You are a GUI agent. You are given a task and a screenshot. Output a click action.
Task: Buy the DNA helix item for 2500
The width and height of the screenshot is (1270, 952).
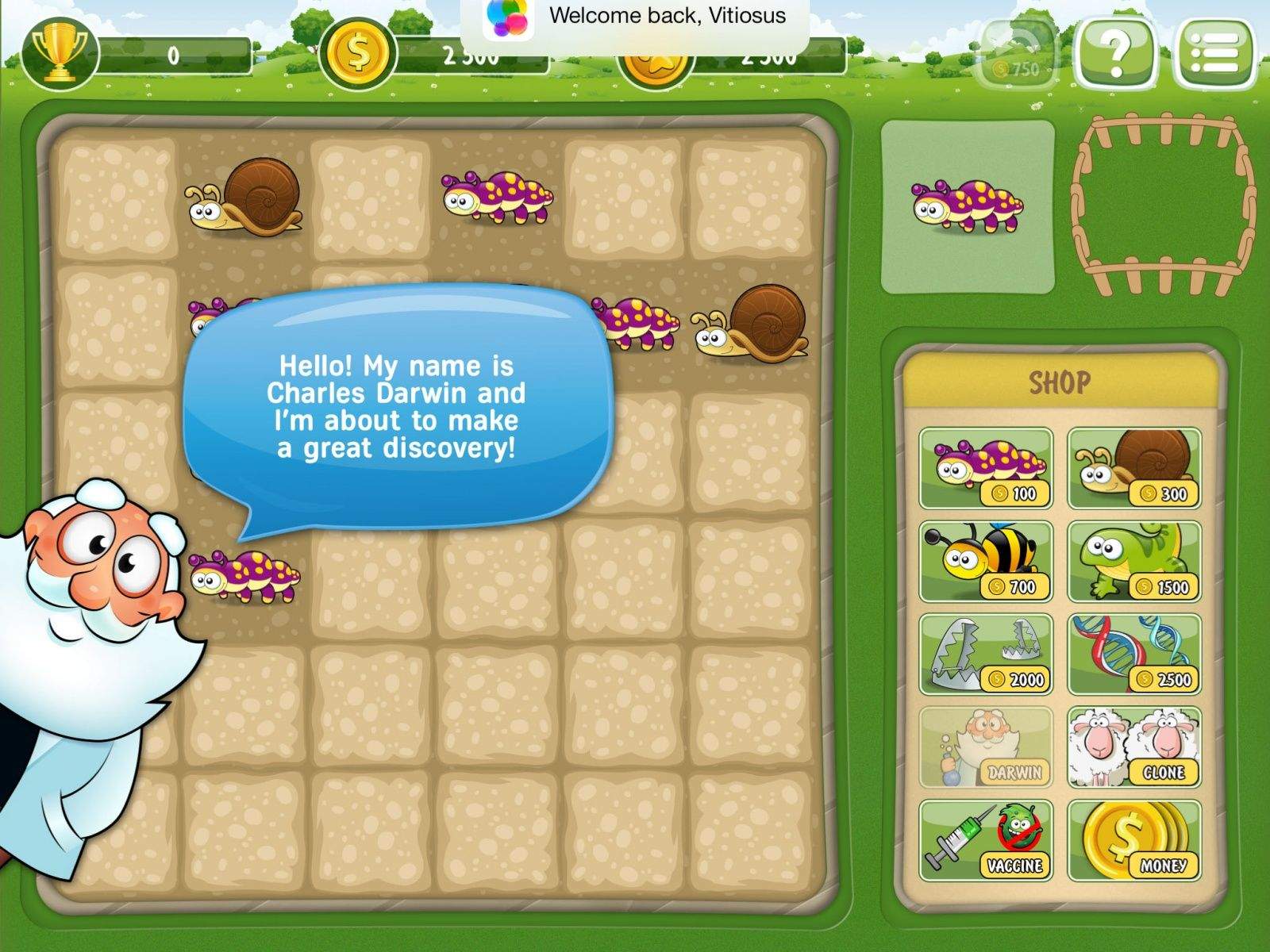click(x=1133, y=654)
